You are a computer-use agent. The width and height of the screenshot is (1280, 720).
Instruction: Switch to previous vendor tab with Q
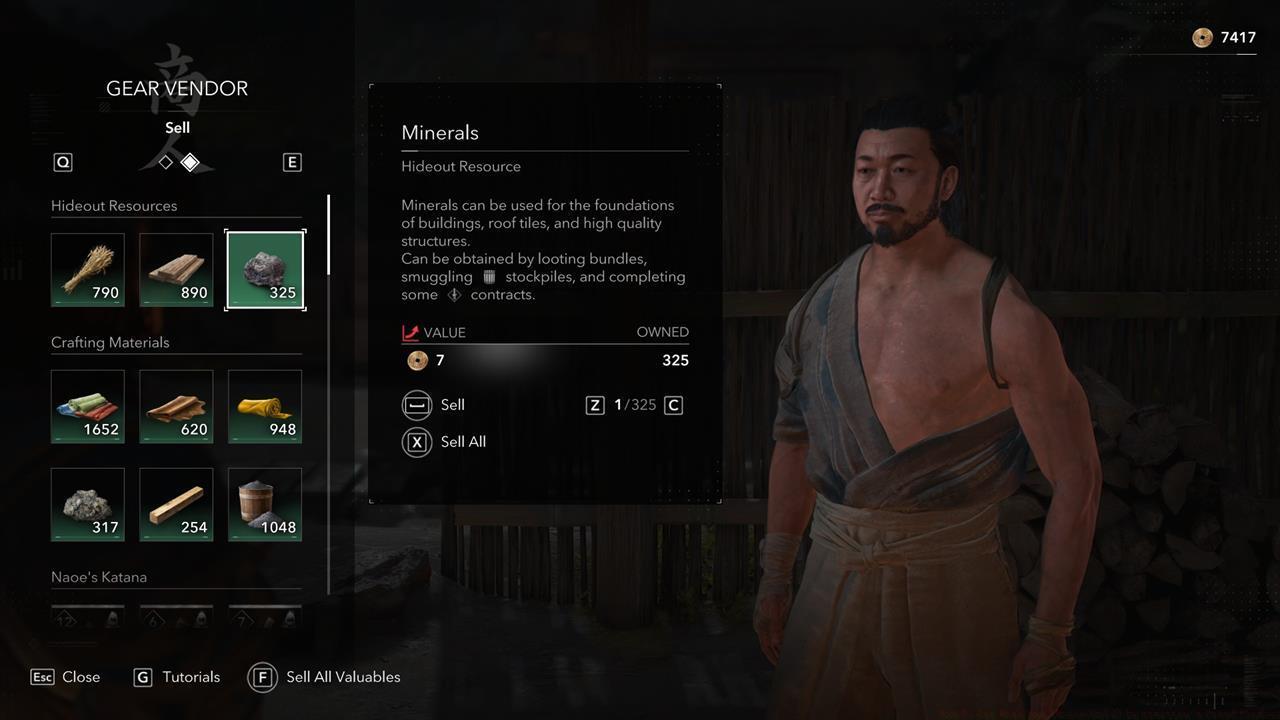tap(62, 161)
